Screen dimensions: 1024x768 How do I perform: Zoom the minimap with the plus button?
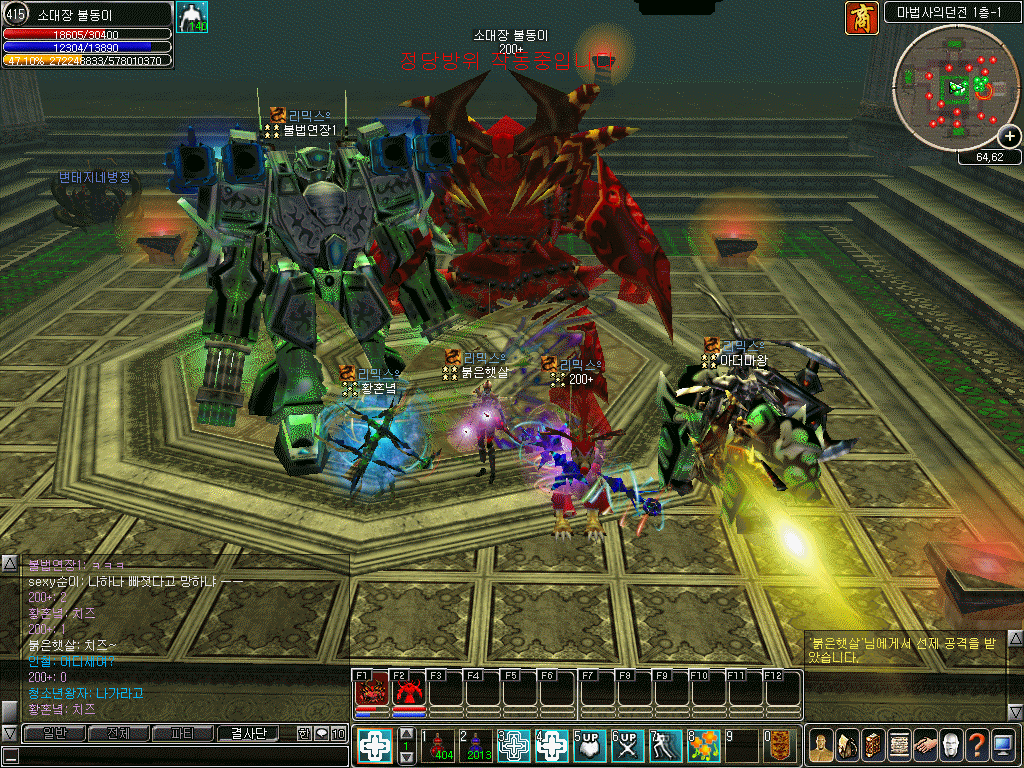(1010, 137)
